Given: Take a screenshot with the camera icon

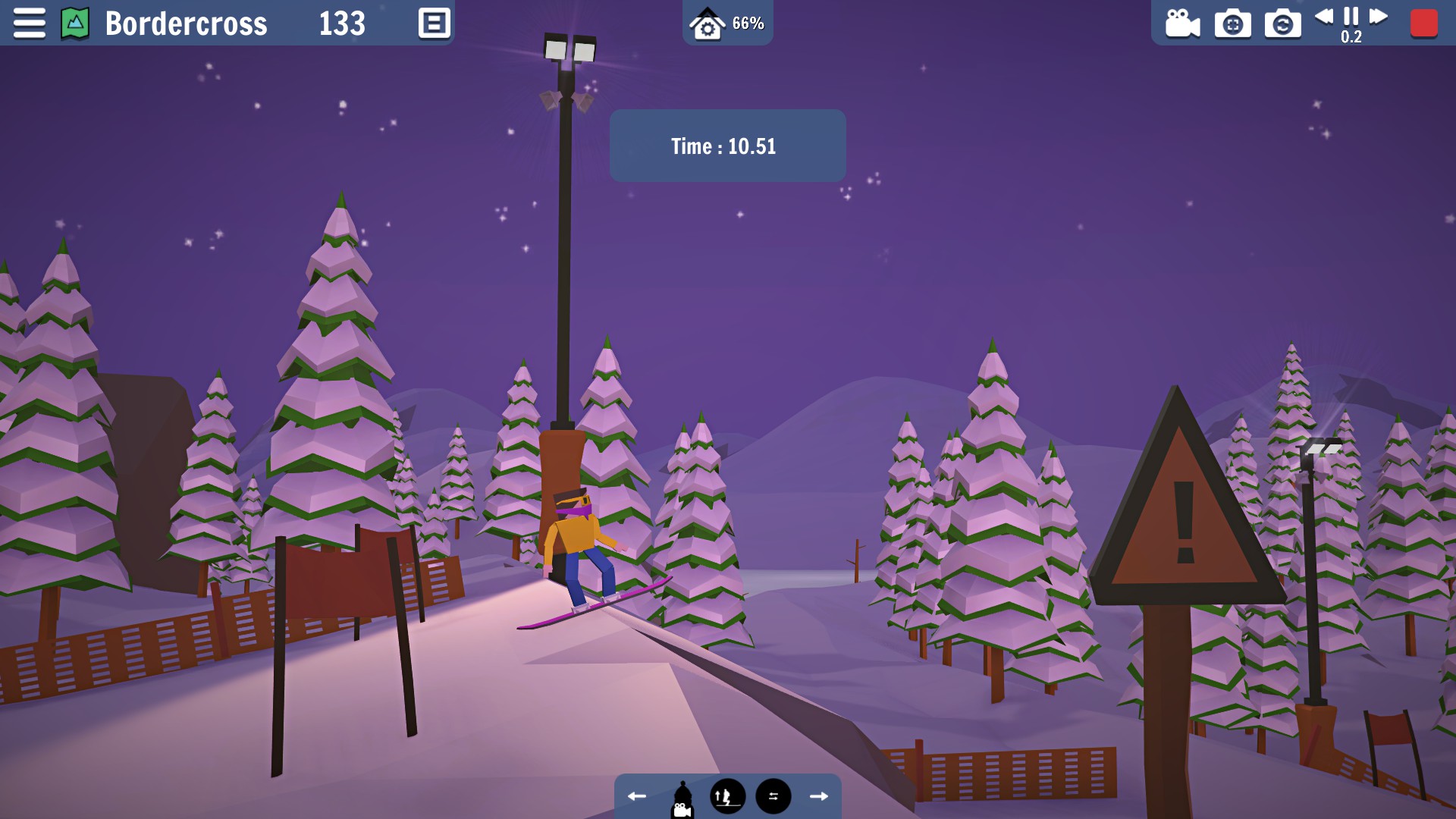Looking at the screenshot, I should pyautogui.click(x=1232, y=22).
